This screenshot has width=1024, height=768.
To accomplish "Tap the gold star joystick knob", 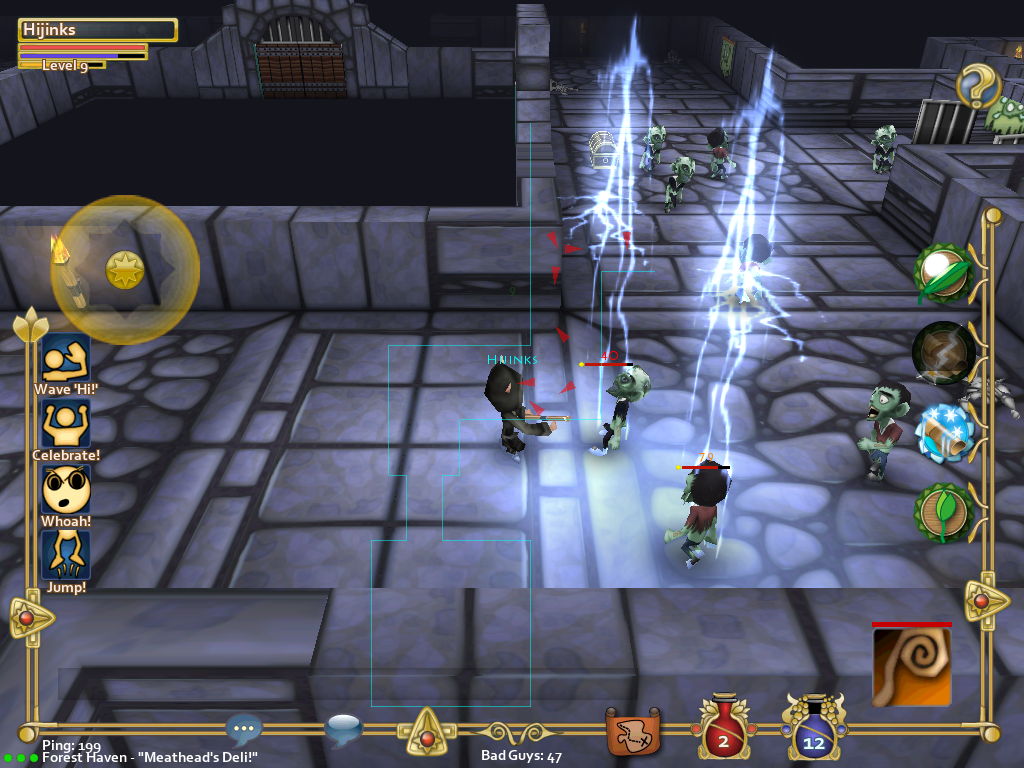I will coord(125,269).
